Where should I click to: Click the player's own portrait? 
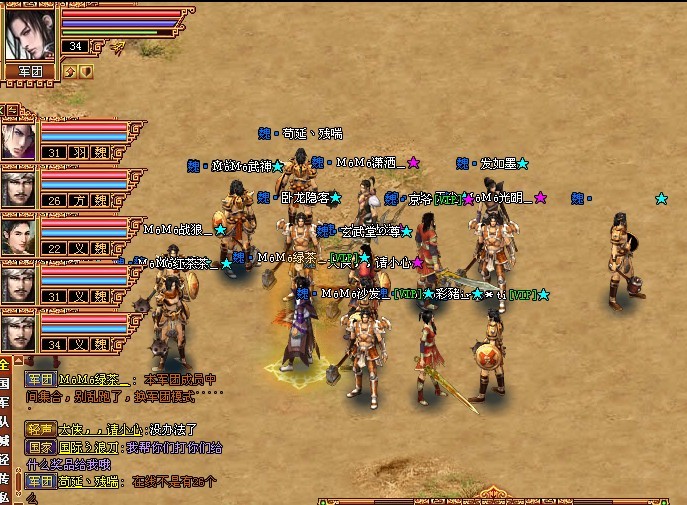coord(30,32)
